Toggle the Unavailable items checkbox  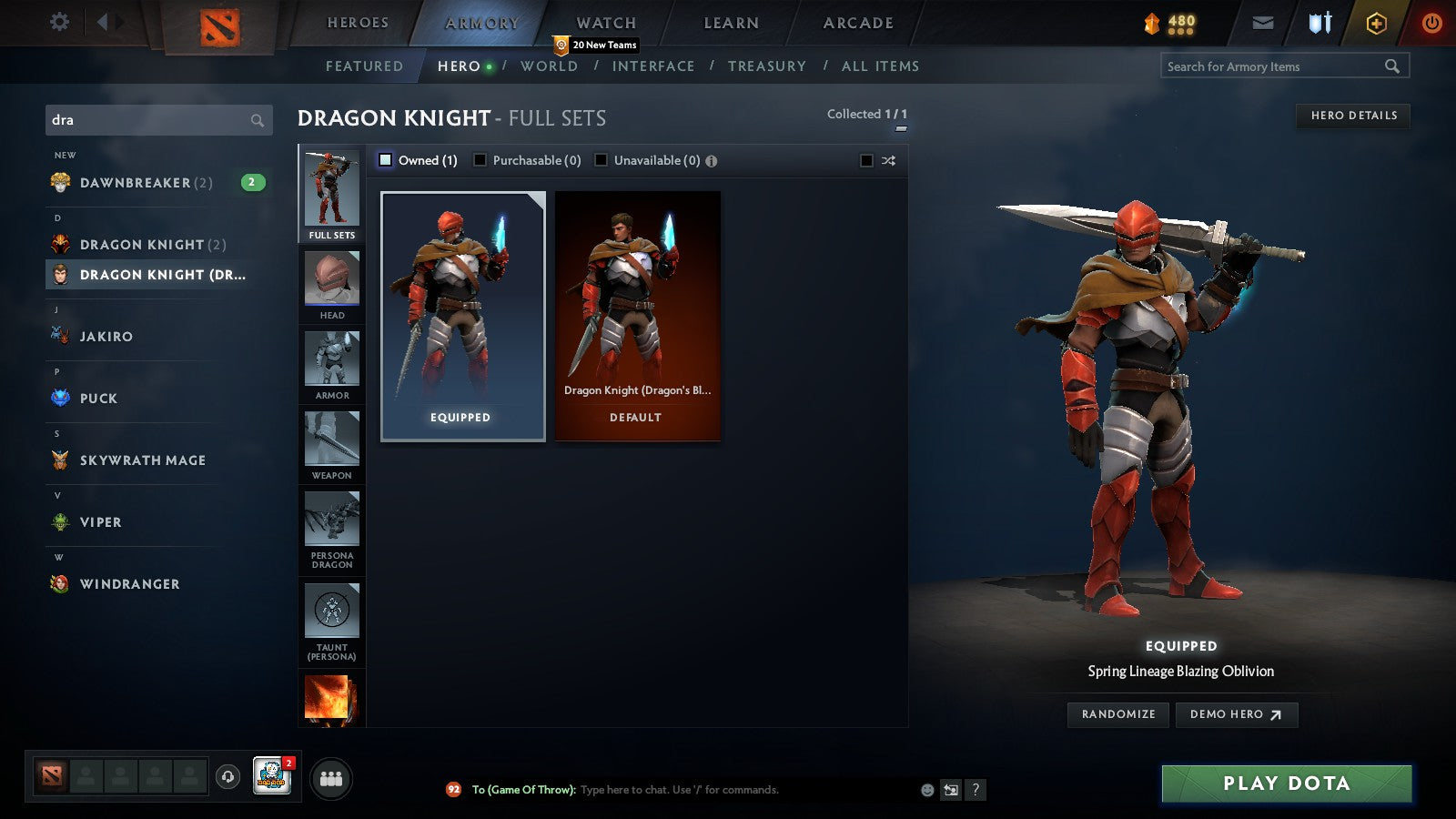pos(601,159)
